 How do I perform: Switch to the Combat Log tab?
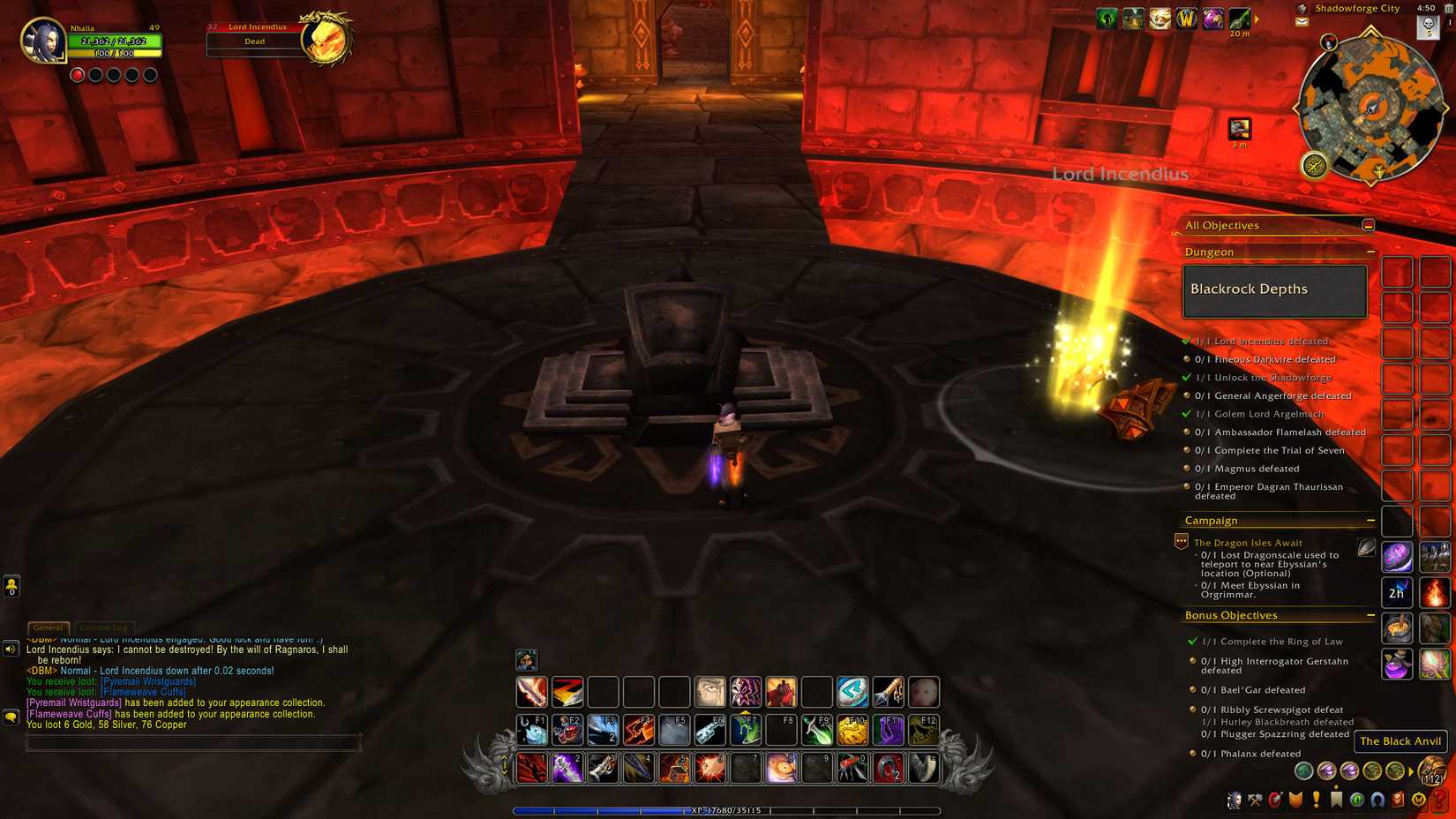103,627
